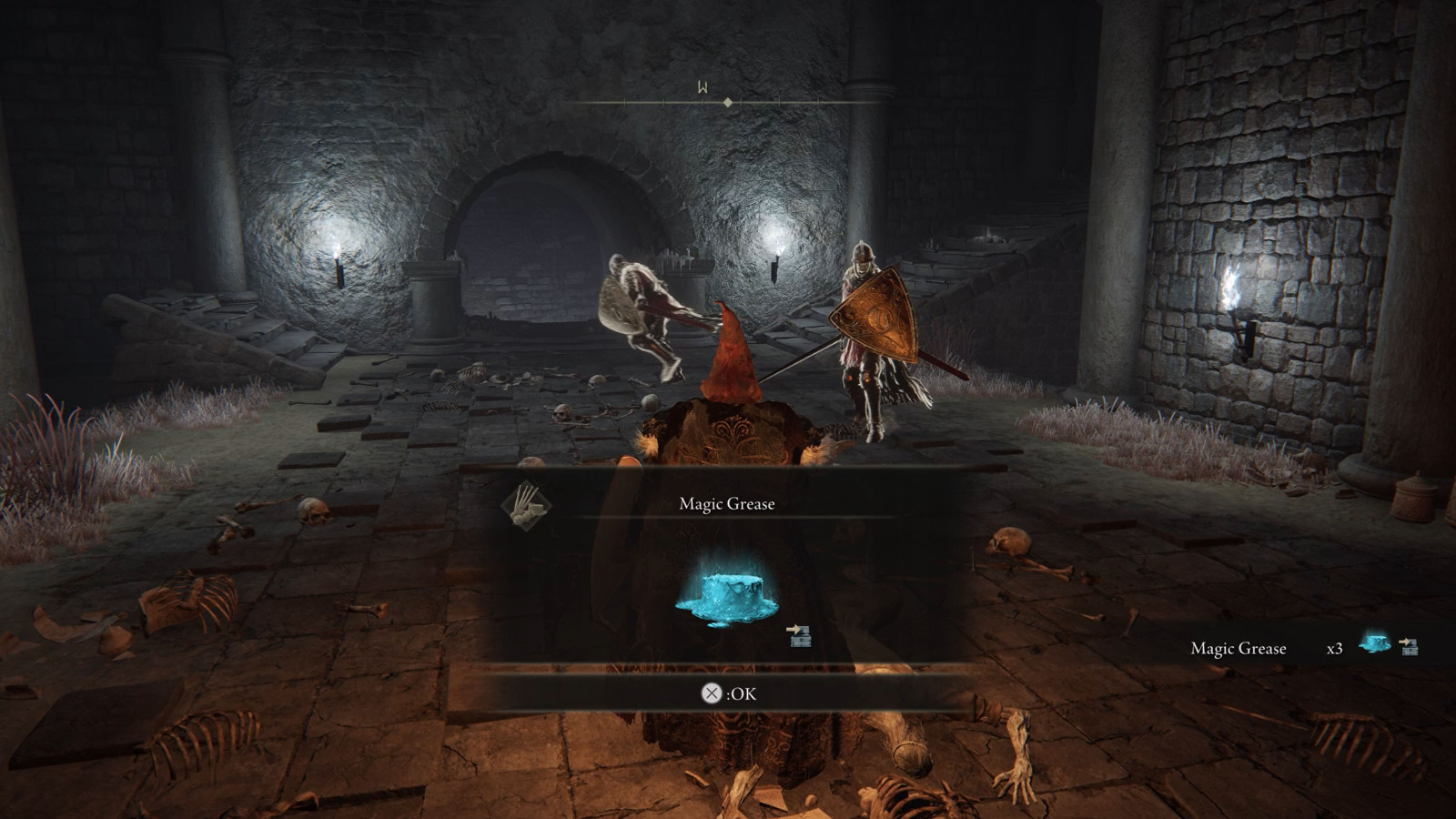
Task: Select the Magic Grease label in the notification
Action: [1239, 648]
